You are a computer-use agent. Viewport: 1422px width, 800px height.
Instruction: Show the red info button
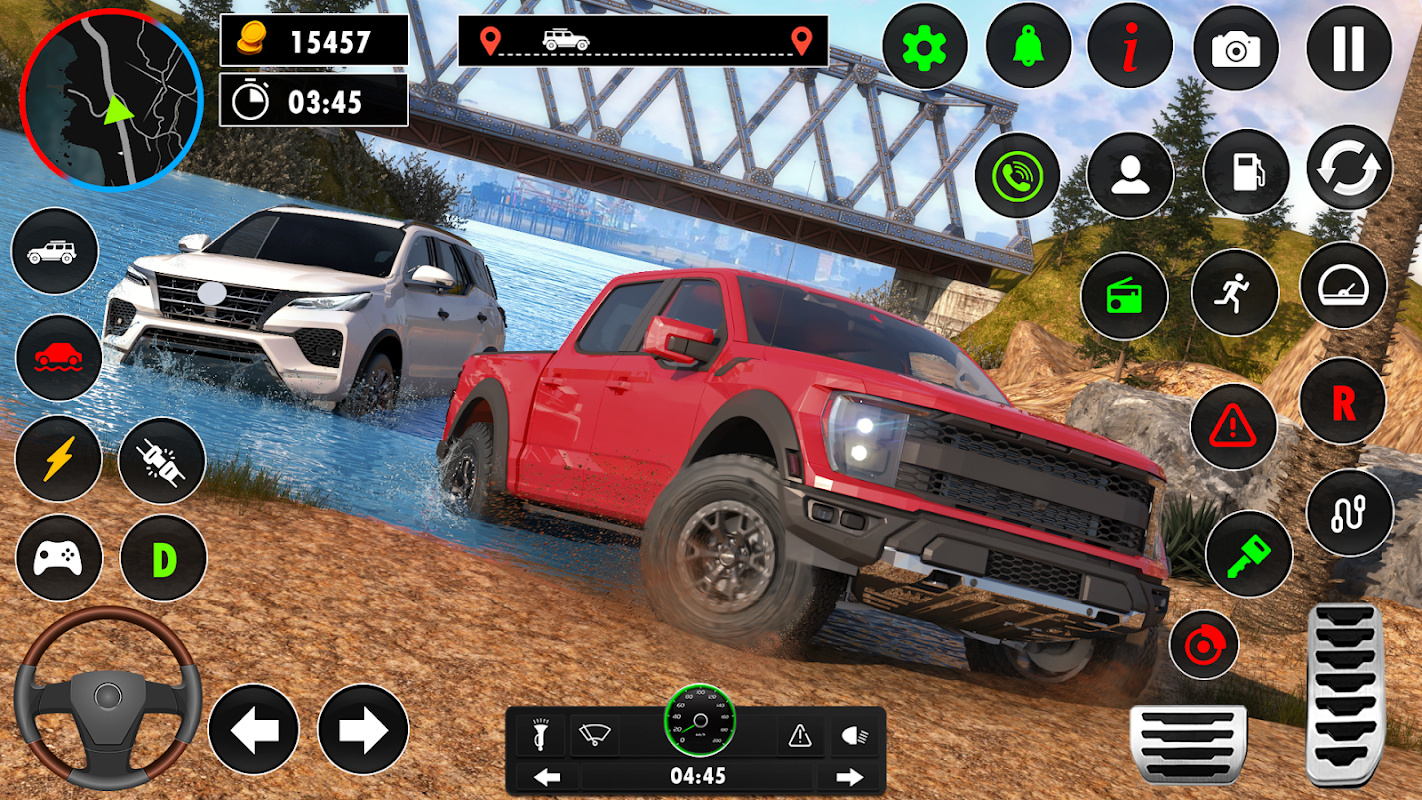click(x=1130, y=47)
